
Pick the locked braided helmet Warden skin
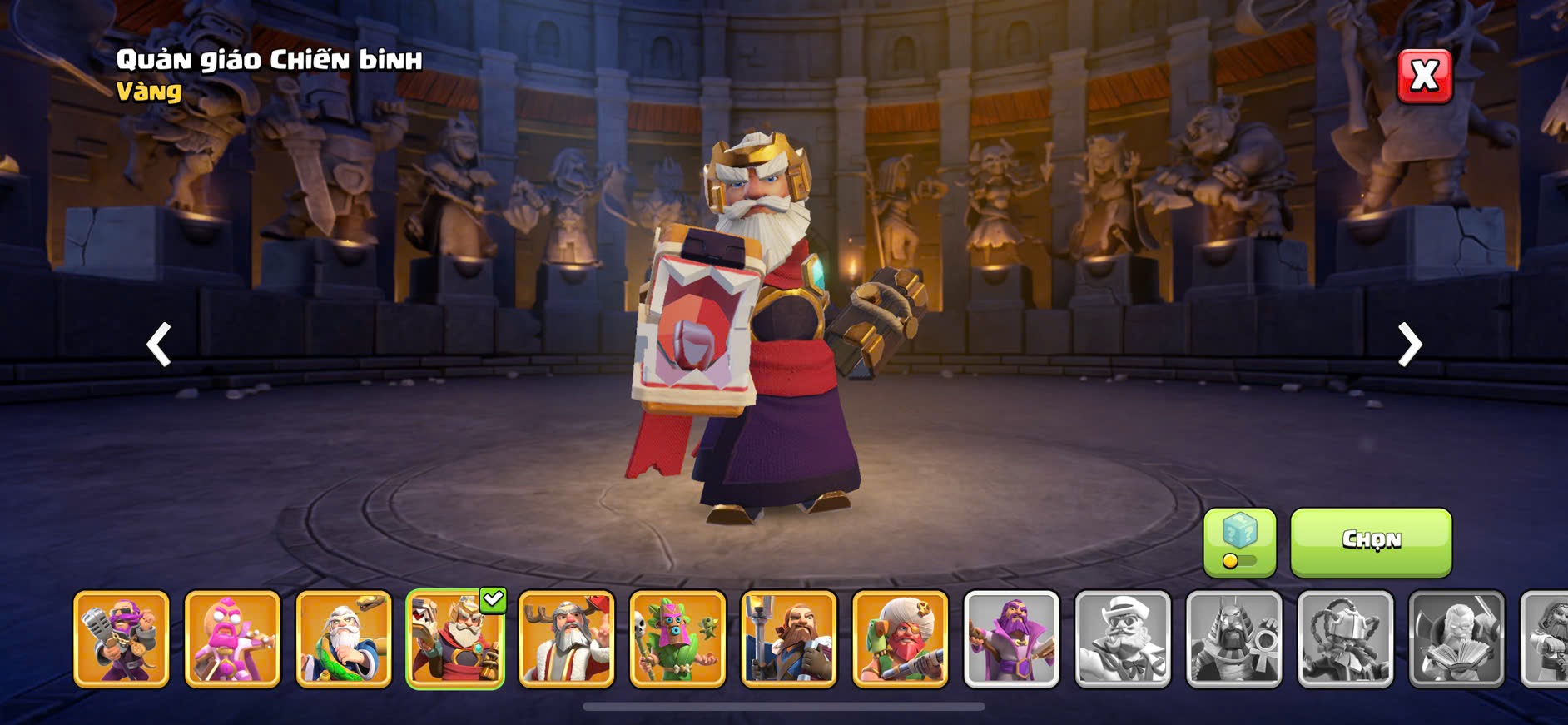click(1345, 639)
